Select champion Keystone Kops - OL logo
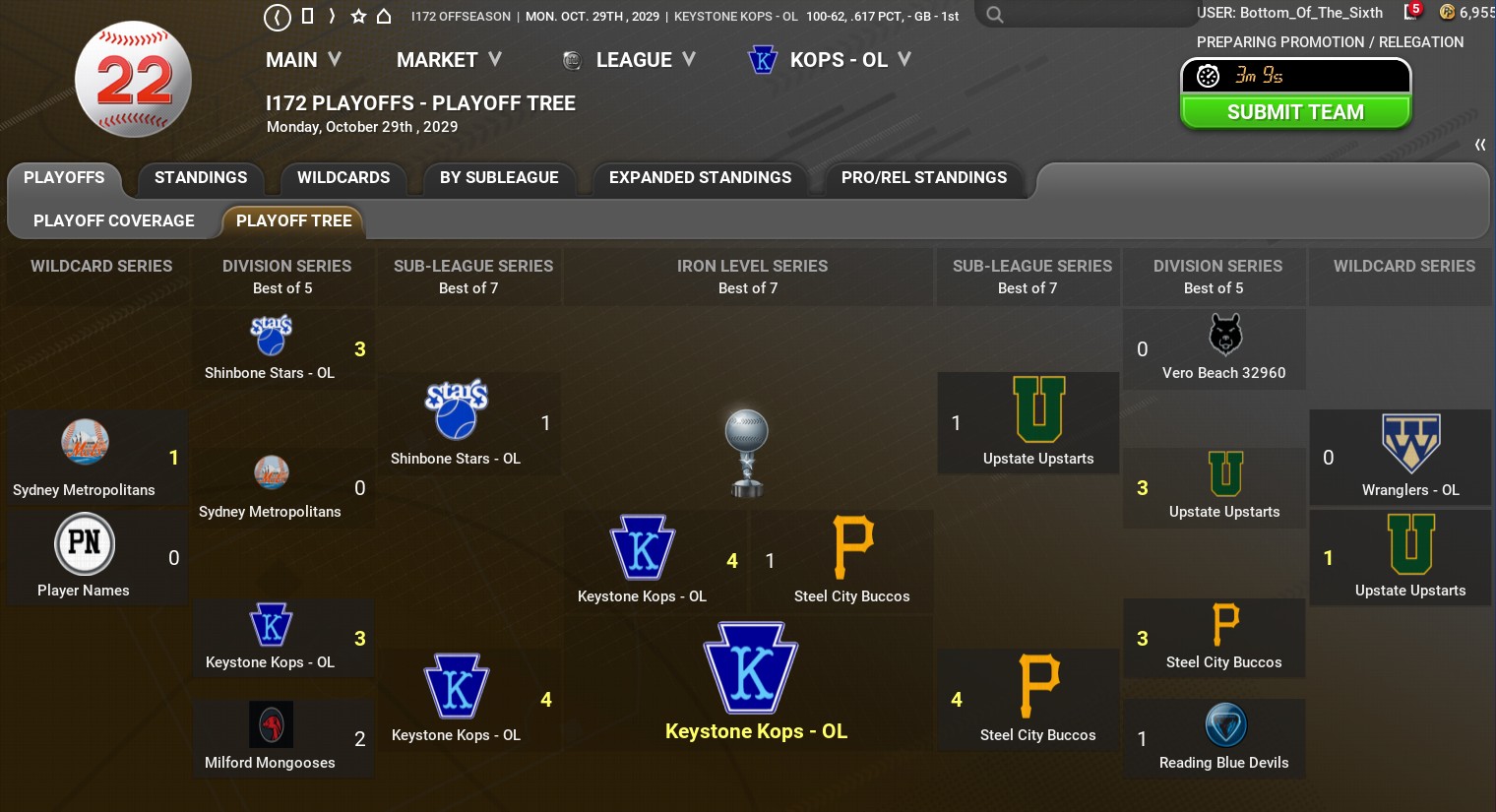The image size is (1496, 812). [x=751, y=668]
